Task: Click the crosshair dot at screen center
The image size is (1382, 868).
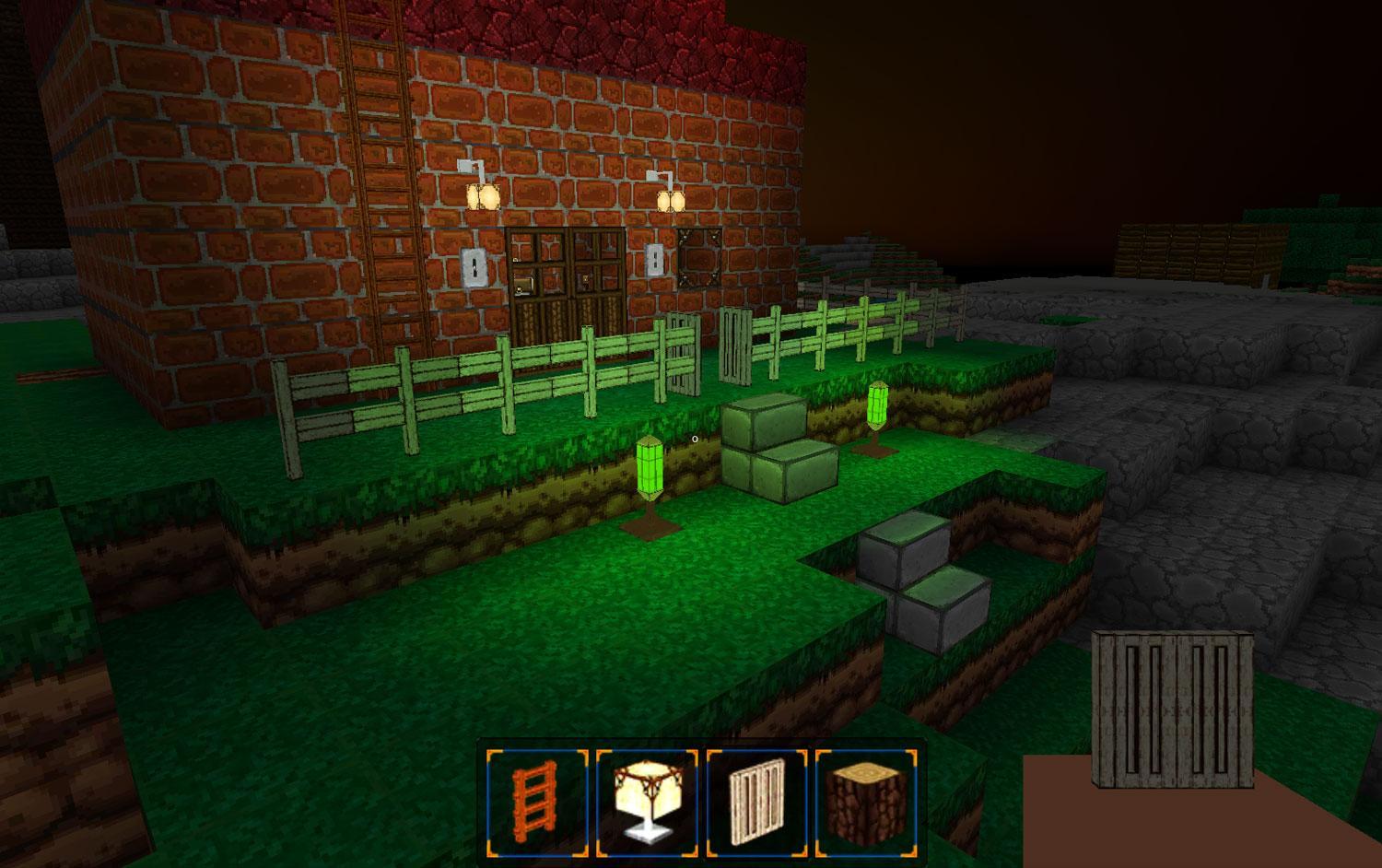Action: tap(694, 440)
